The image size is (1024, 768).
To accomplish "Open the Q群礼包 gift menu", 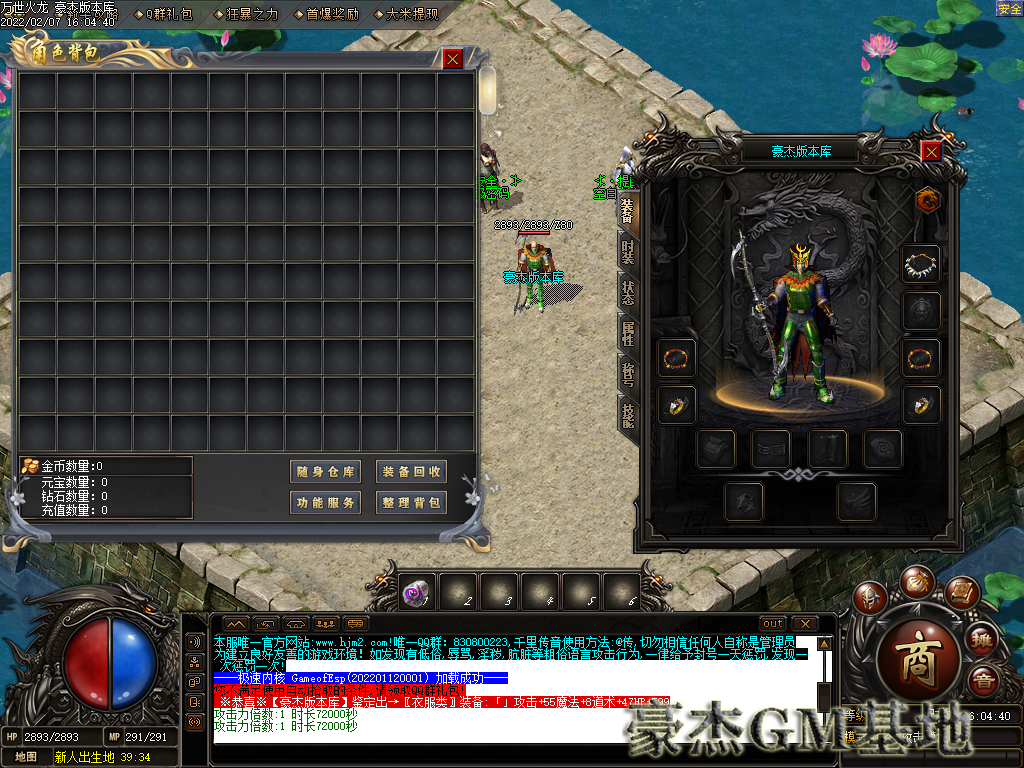I will tap(163, 15).
